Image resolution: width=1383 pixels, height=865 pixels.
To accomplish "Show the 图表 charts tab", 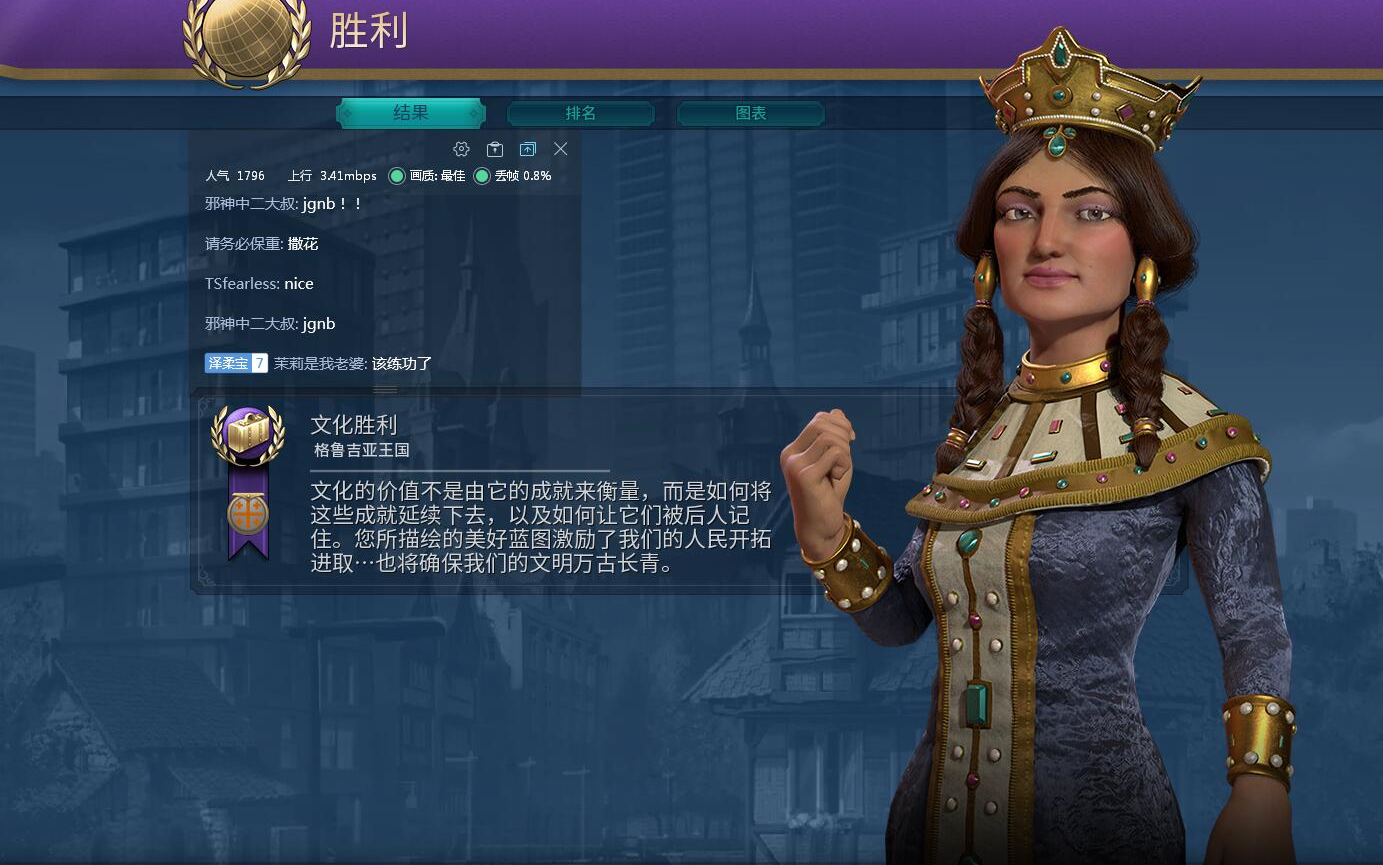I will click(x=751, y=113).
